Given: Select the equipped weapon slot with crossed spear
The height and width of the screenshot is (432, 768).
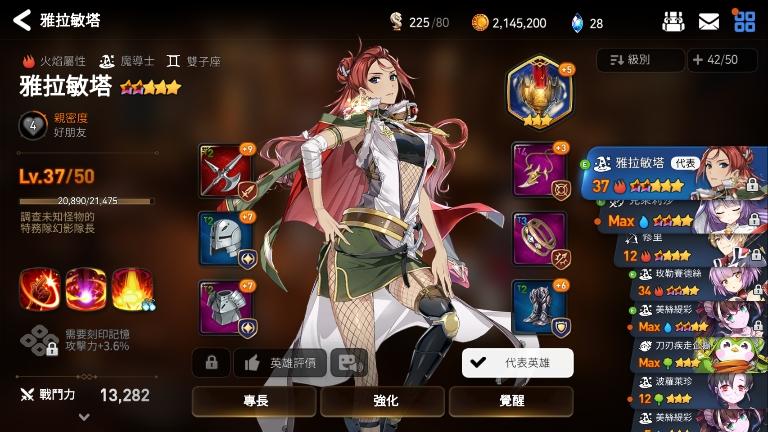Looking at the screenshot, I should pyautogui.click(x=226, y=170).
